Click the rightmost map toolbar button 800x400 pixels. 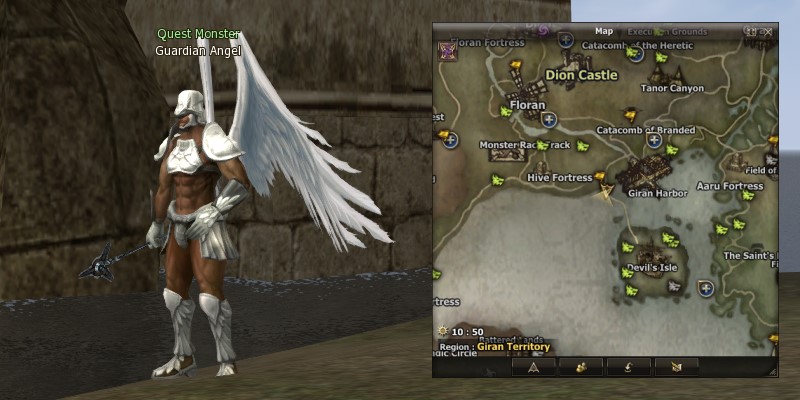tap(674, 367)
